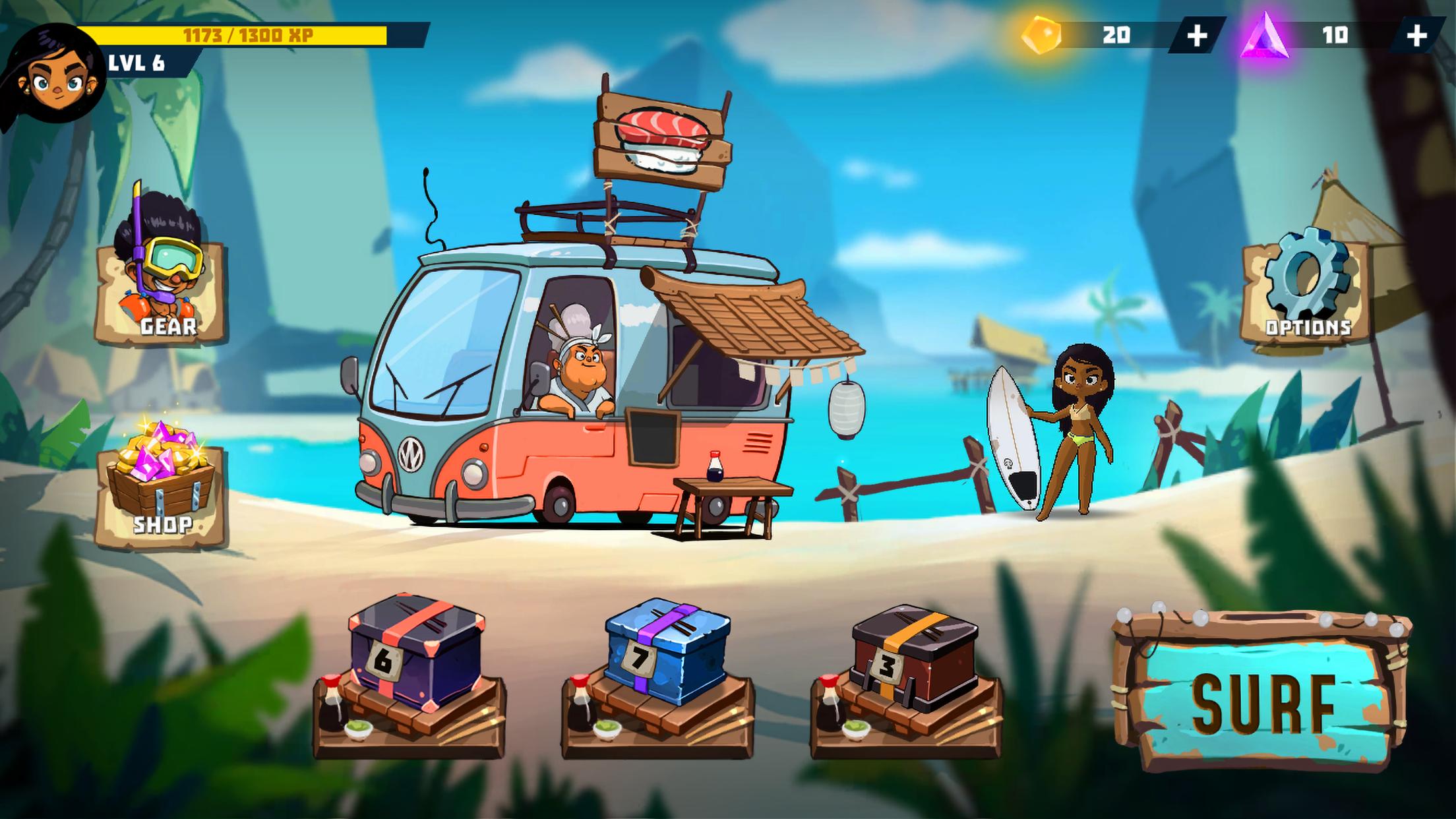Add more purple gems with plus button
Image resolution: width=1456 pixels, height=819 pixels.
click(1416, 36)
